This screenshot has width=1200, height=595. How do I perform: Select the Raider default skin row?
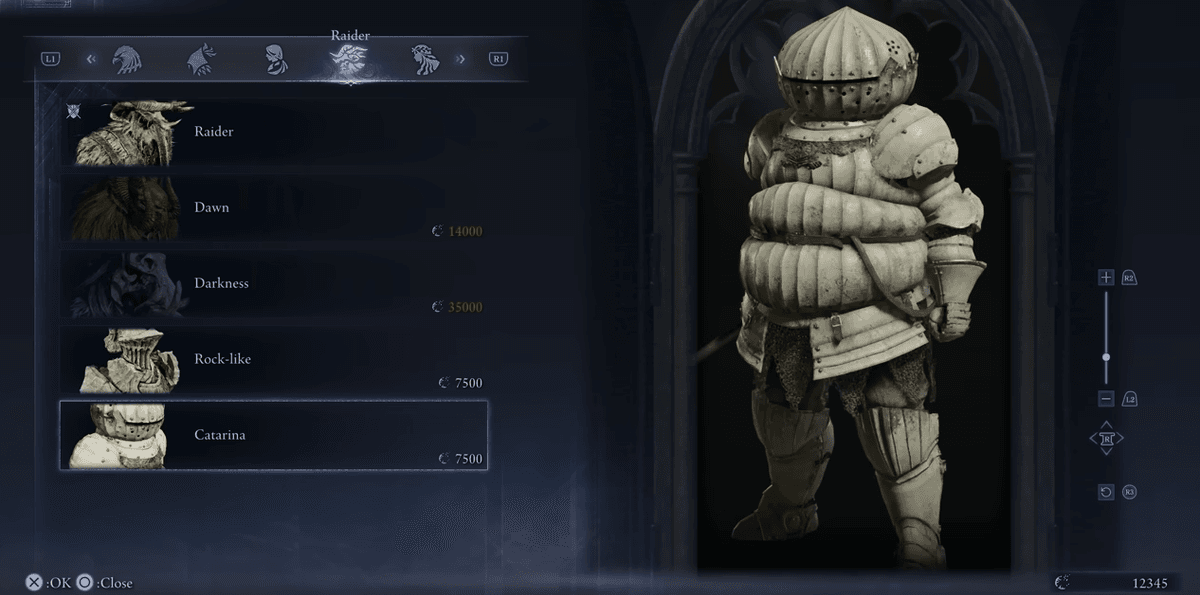[273, 132]
